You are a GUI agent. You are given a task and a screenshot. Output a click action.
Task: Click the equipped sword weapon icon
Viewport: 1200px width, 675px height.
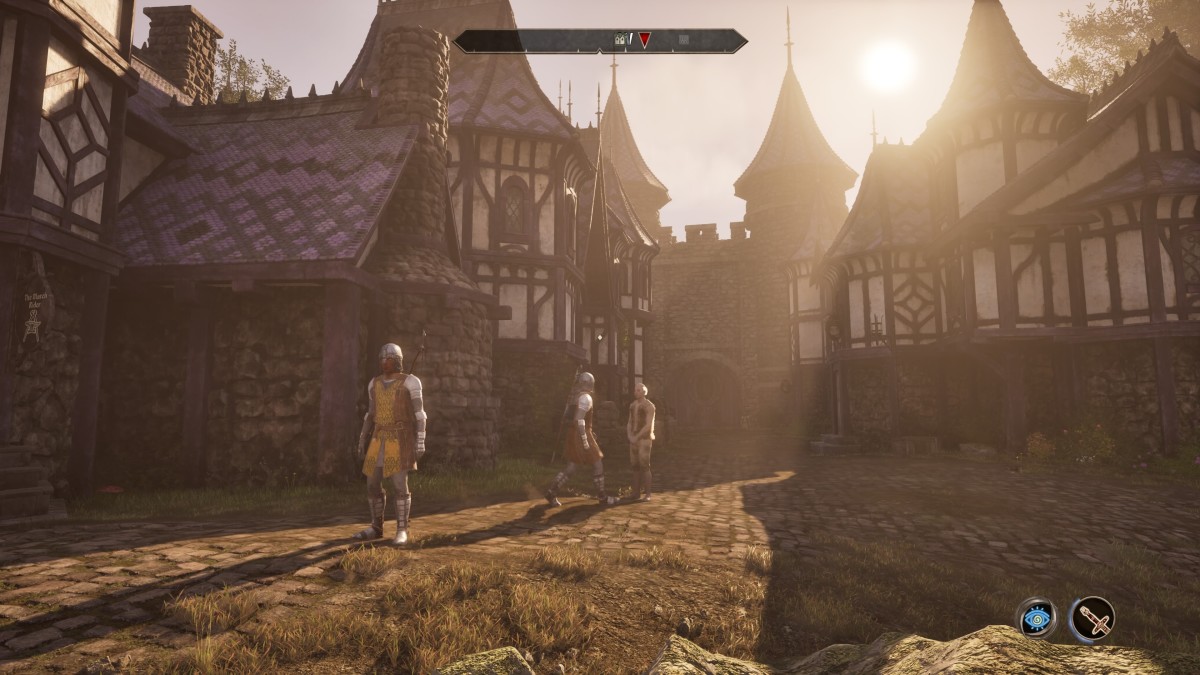[x=1091, y=619]
